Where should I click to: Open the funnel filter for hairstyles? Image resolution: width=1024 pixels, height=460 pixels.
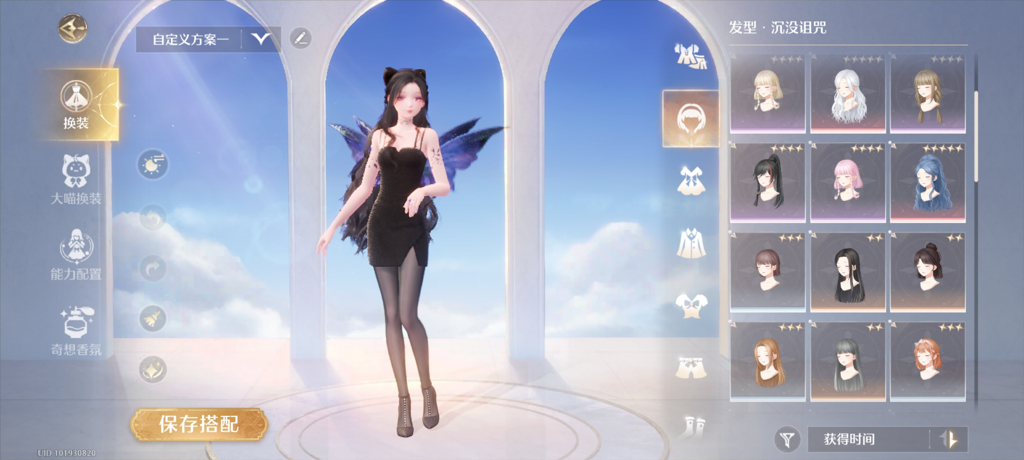(x=788, y=439)
